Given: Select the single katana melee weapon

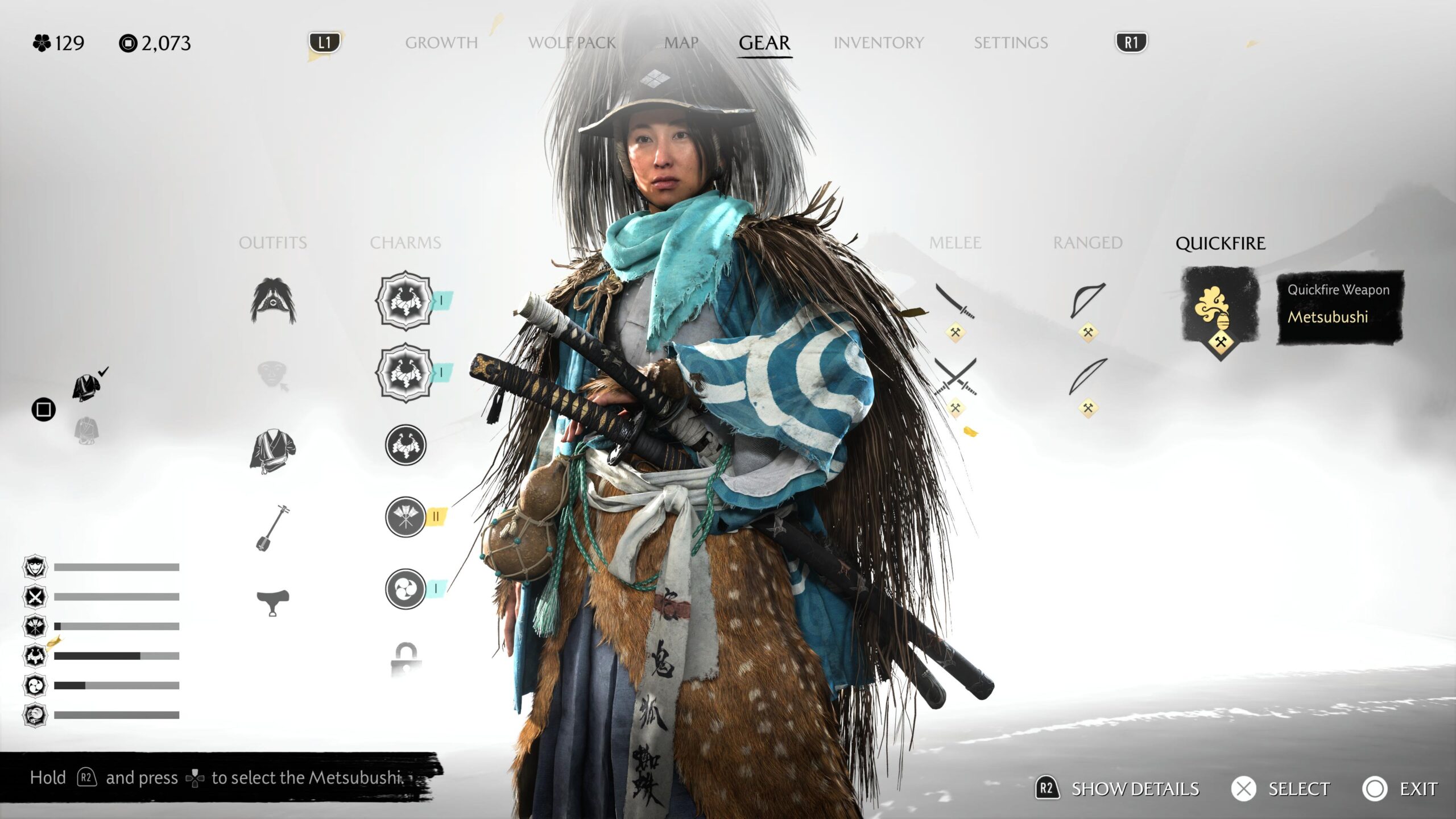Looking at the screenshot, I should [955, 302].
